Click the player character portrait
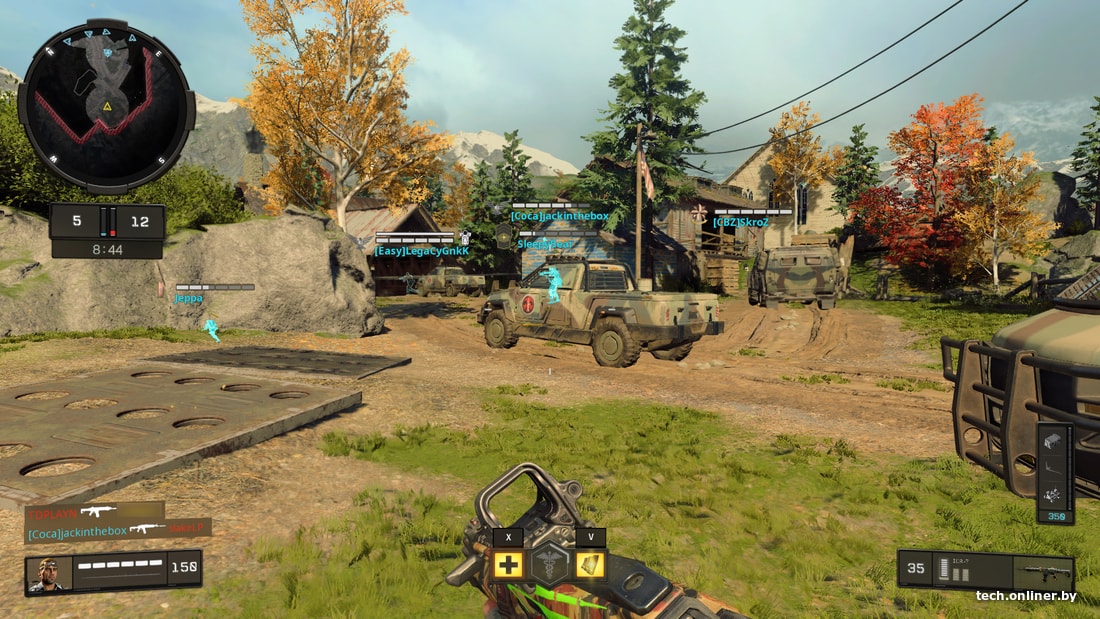Image resolution: width=1100 pixels, height=619 pixels. click(x=48, y=573)
